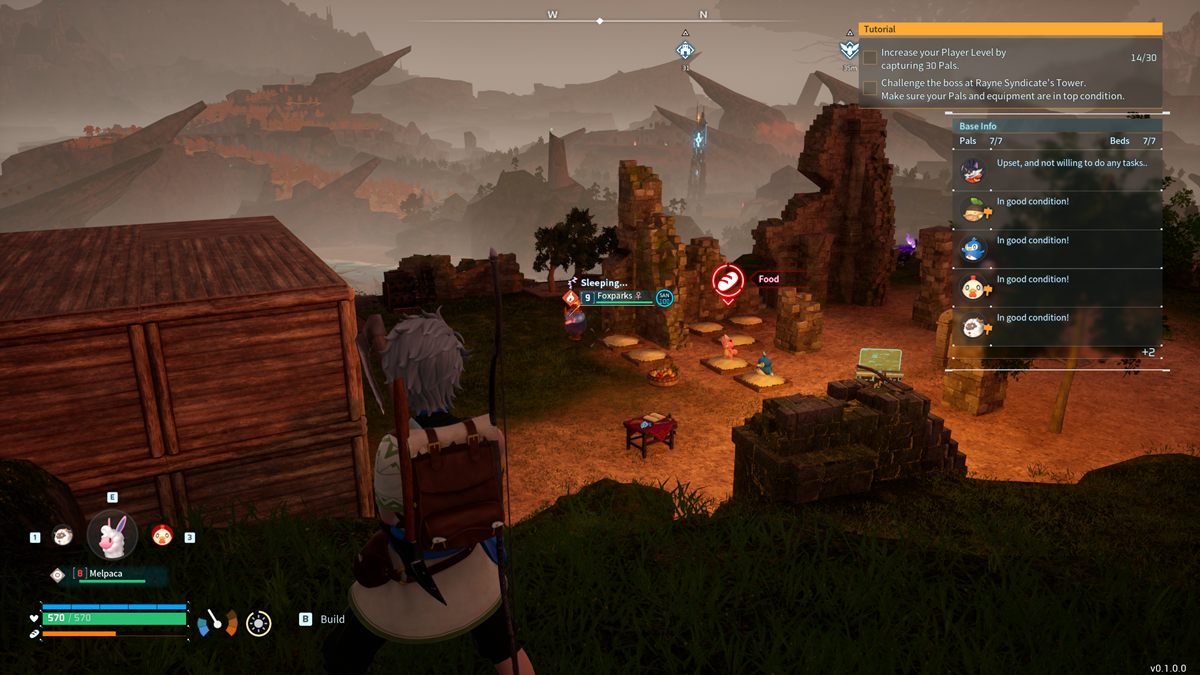
Task: Select the Melpaca pal portrait
Action: pos(112,535)
